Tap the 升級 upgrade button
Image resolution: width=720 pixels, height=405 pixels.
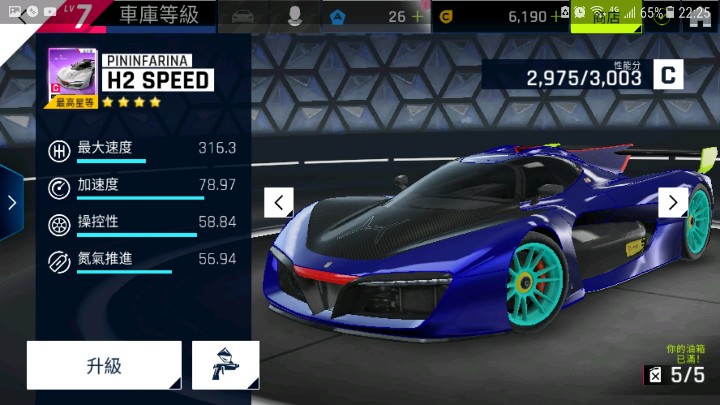point(104,365)
